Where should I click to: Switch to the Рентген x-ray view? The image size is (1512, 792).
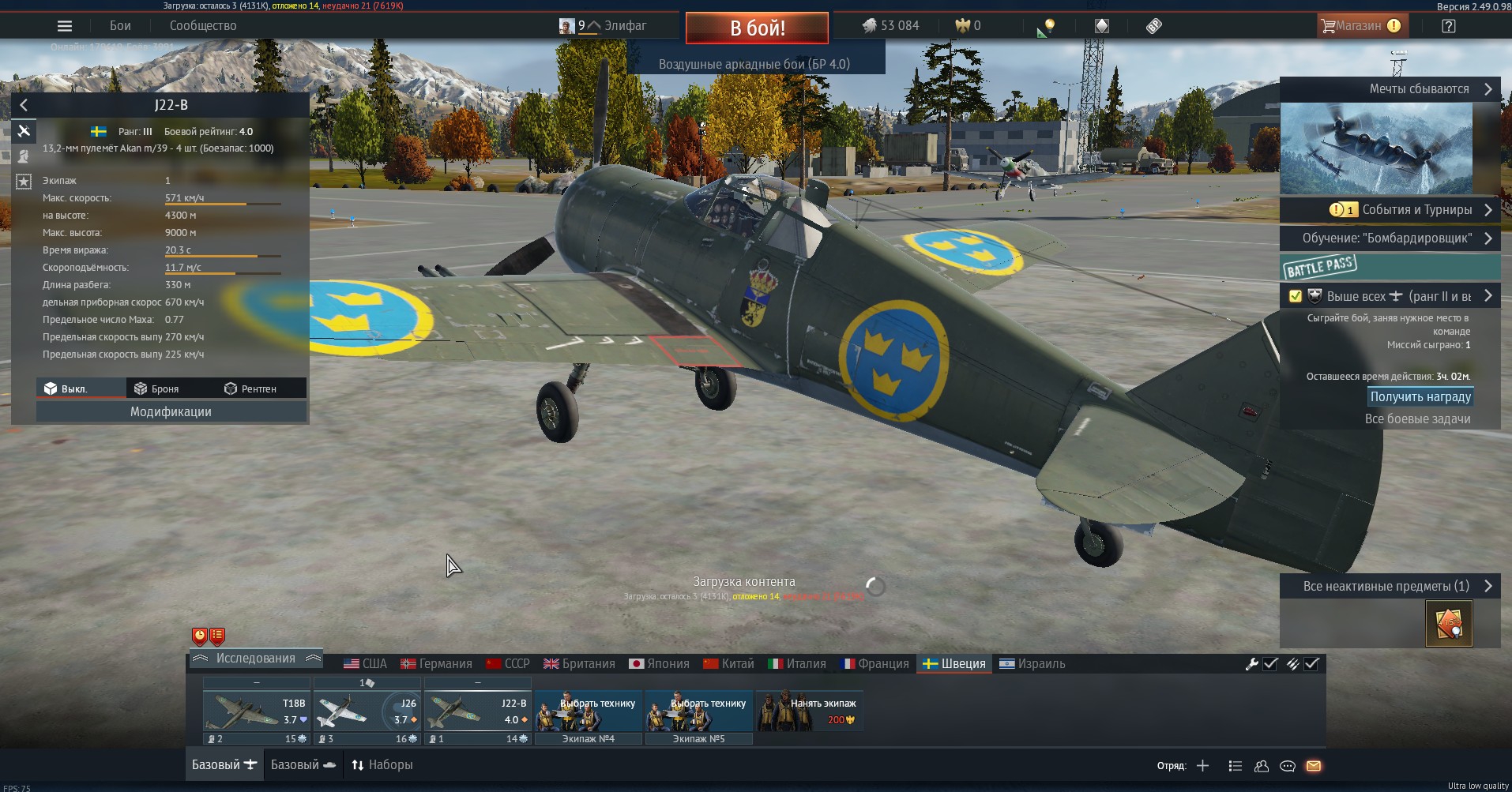click(x=250, y=388)
